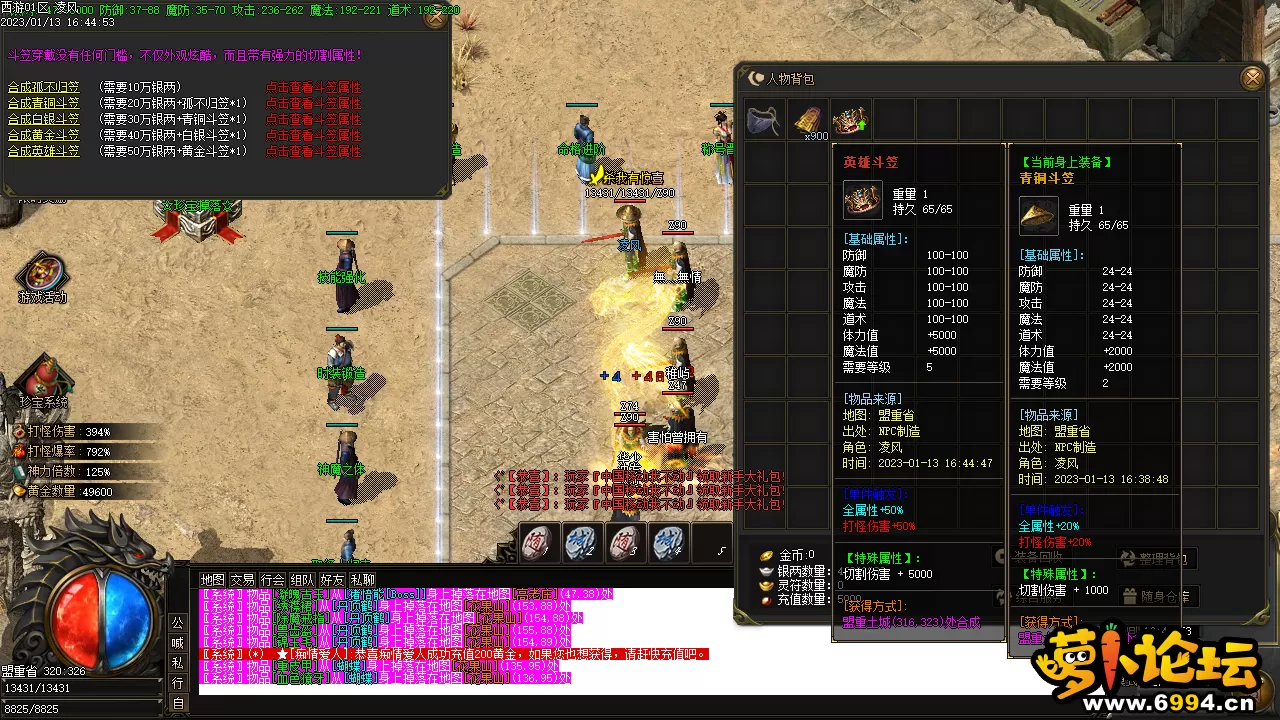Open the 行会 guild chat tab
Image resolution: width=1280 pixels, height=720 pixels.
272,579
